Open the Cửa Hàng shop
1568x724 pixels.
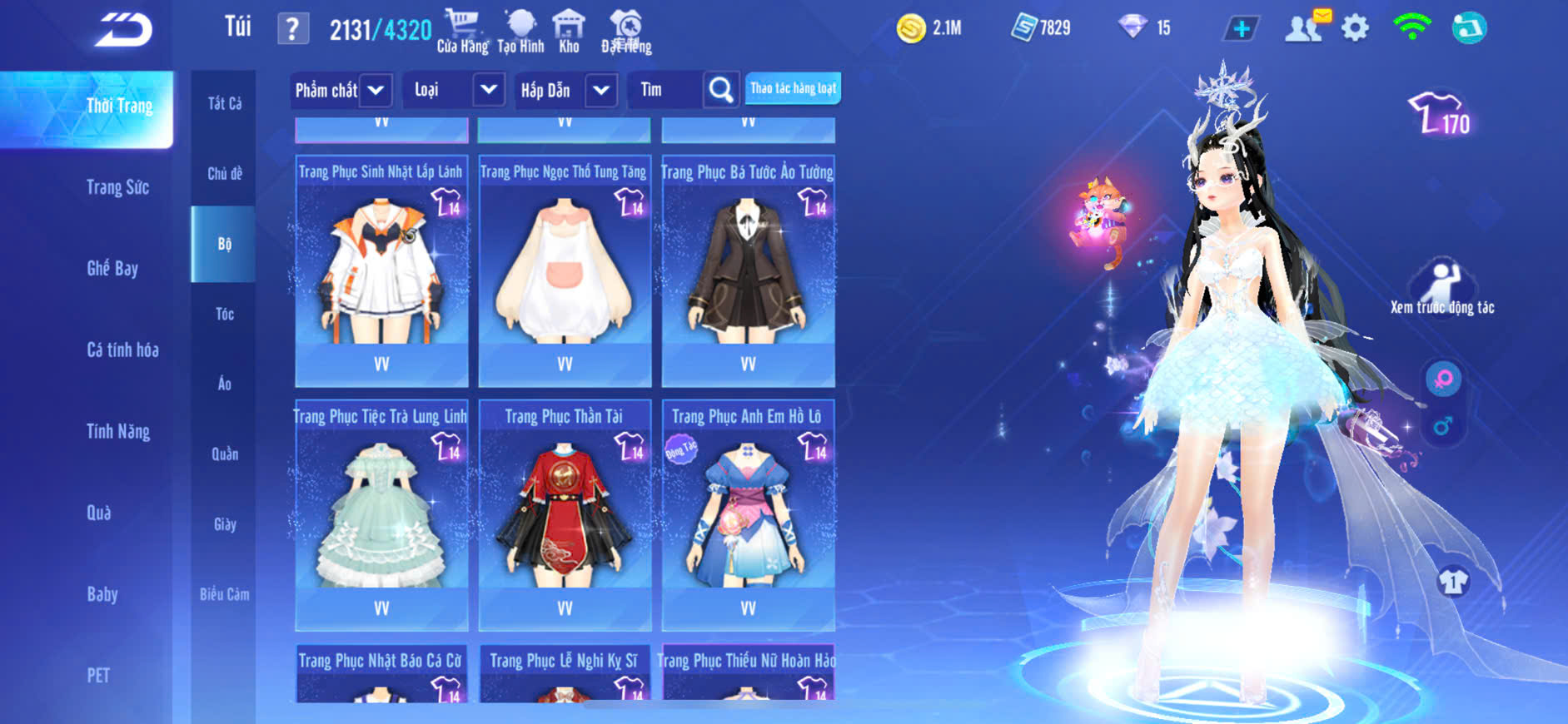(x=462, y=32)
